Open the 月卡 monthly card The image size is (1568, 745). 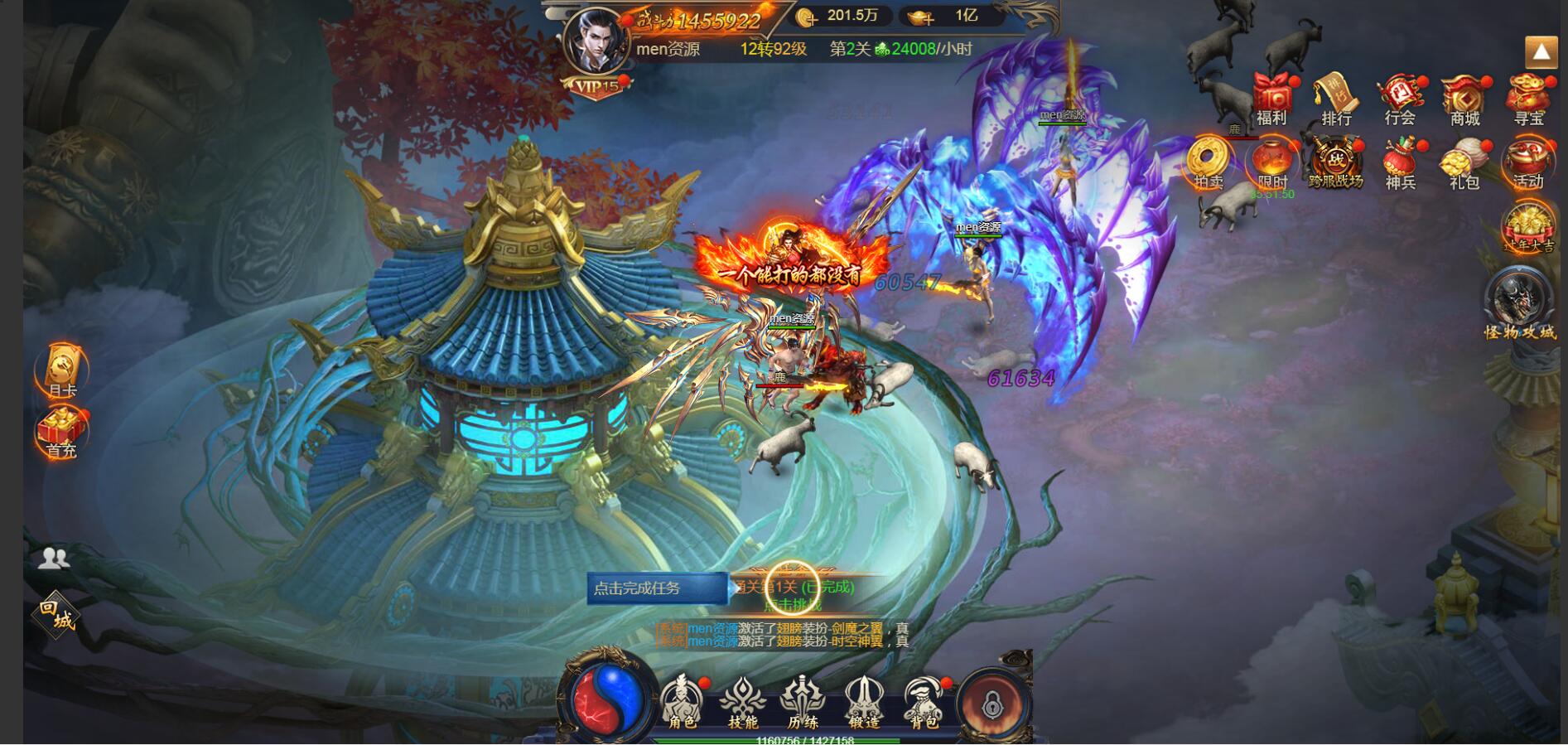pos(62,370)
